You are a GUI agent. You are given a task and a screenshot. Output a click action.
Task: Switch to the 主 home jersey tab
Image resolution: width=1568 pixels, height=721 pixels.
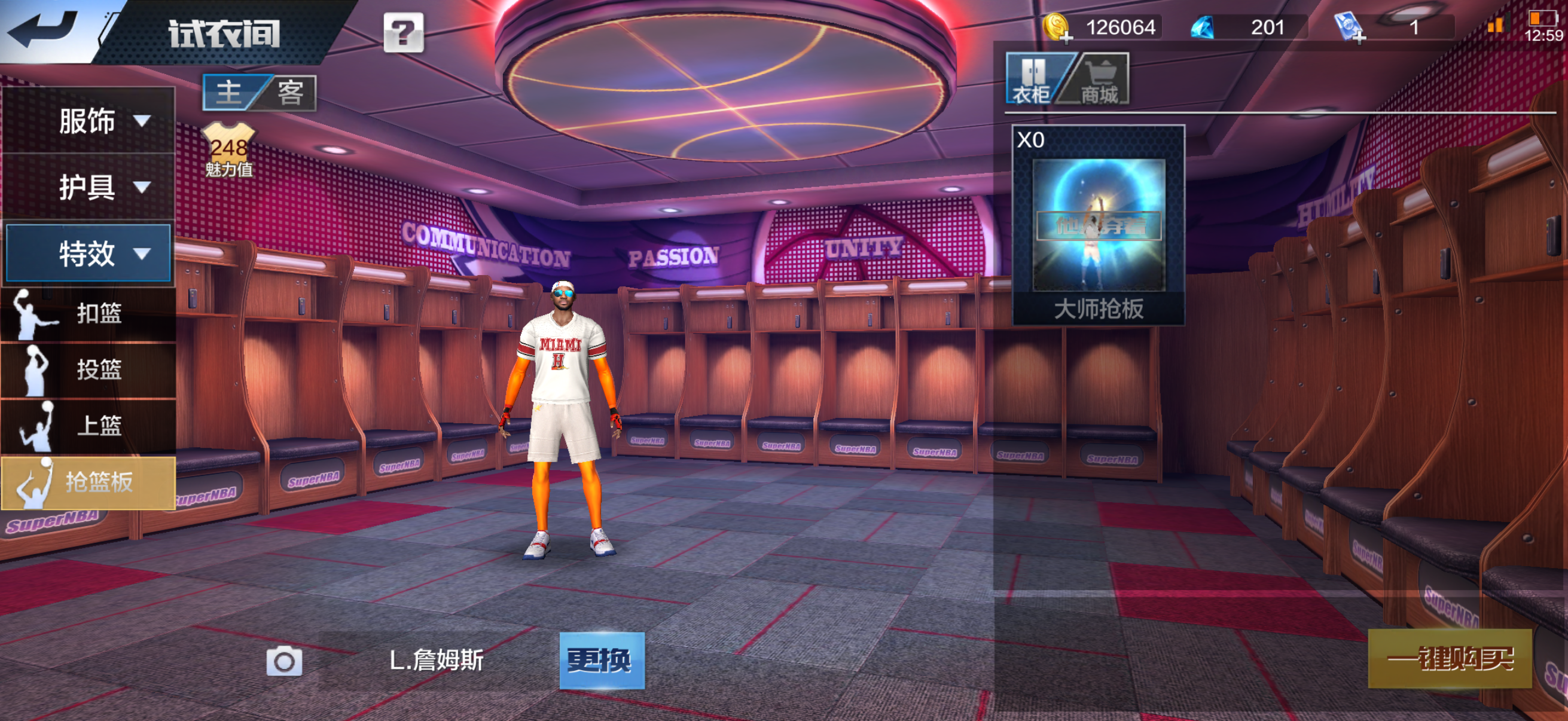(x=230, y=93)
